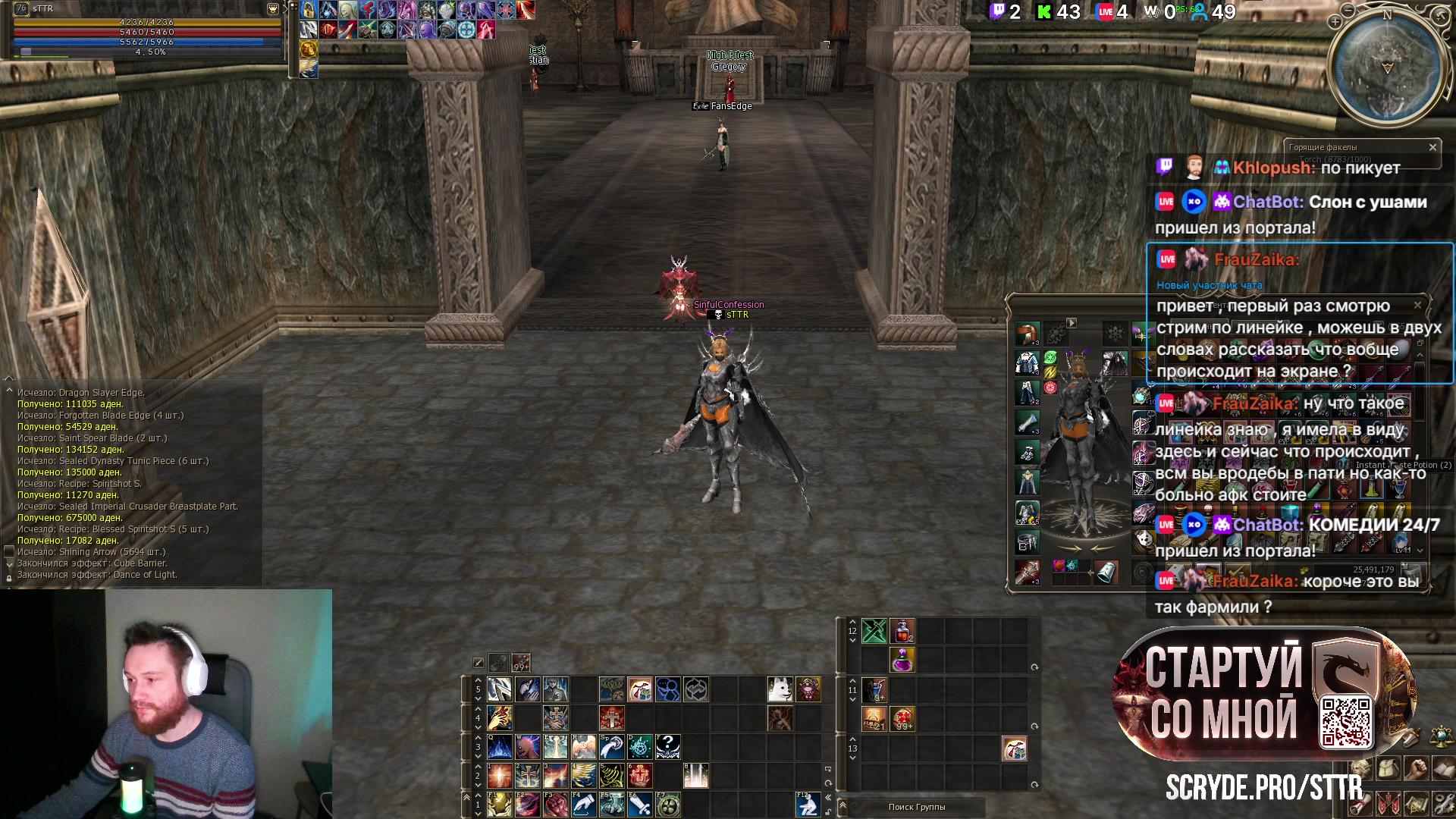Open the backpack inventory menu icon
The image size is (1456, 819).
pyautogui.click(x=1389, y=769)
